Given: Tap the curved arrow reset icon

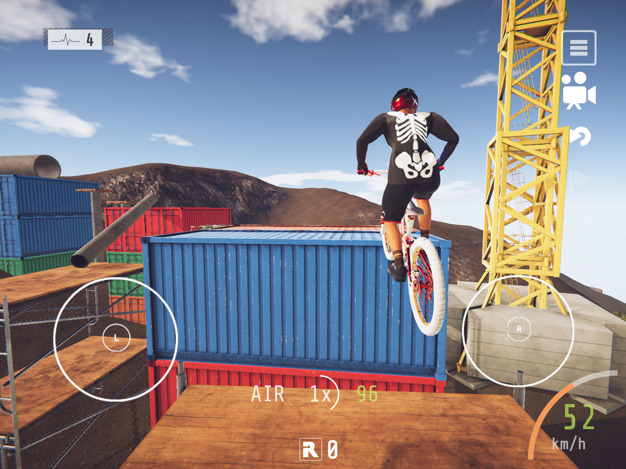Looking at the screenshot, I should click(580, 136).
